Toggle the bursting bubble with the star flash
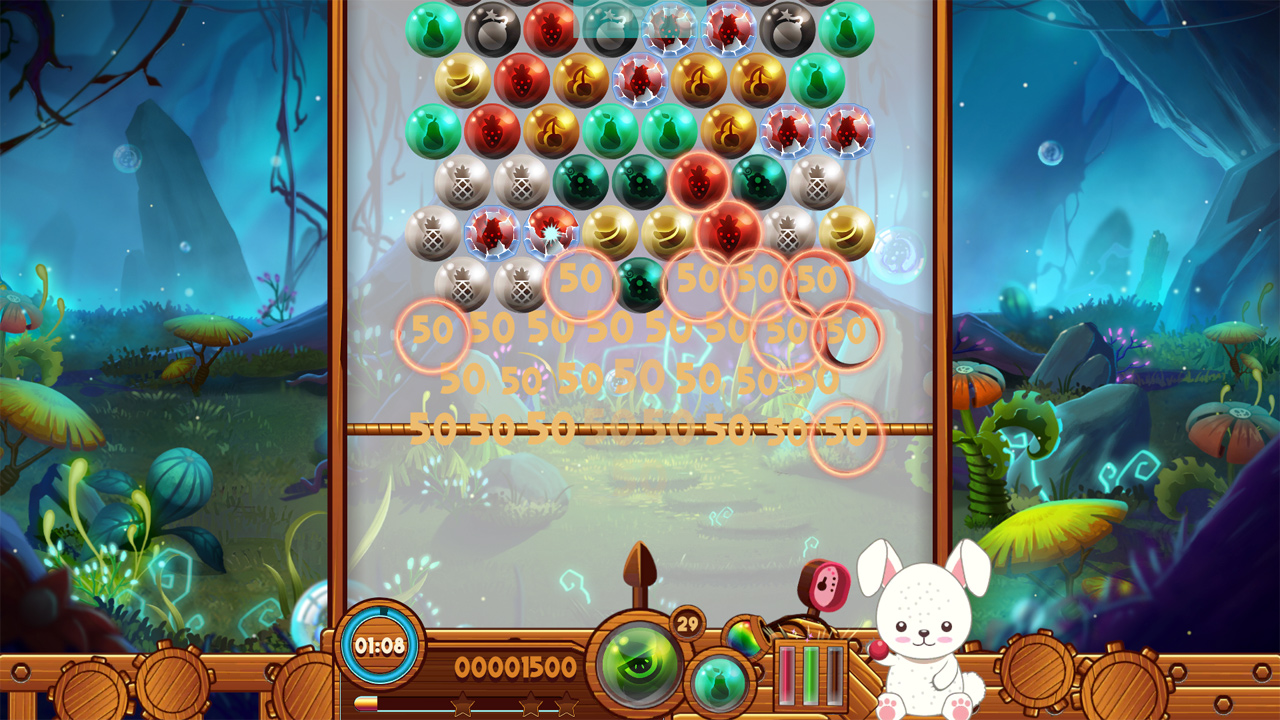The image size is (1280, 720). 550,233
